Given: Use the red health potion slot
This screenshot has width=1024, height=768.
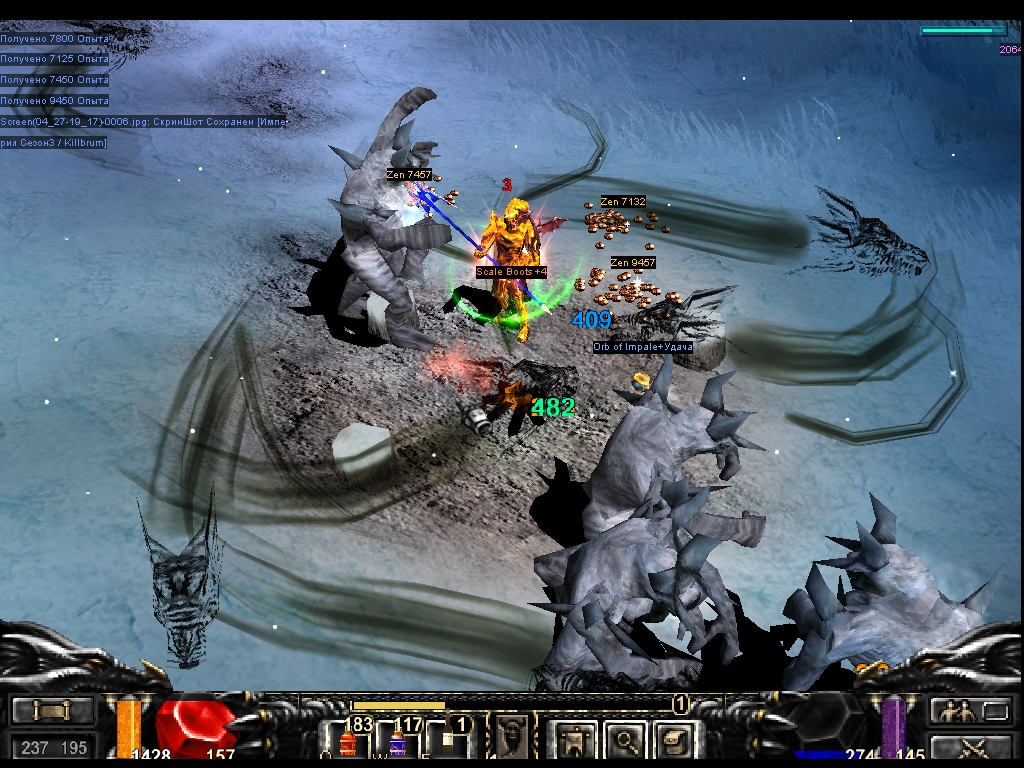Looking at the screenshot, I should [x=349, y=743].
